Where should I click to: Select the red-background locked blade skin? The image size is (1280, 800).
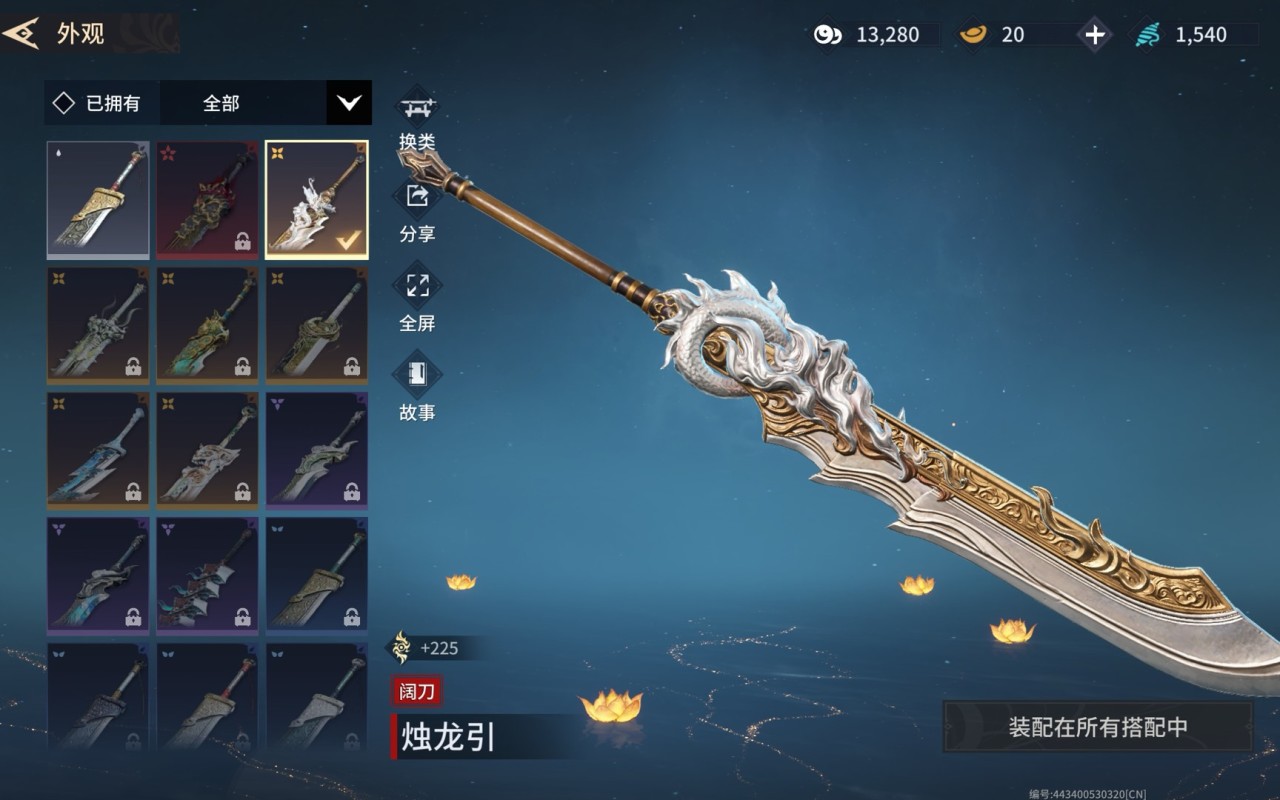pyautogui.click(x=207, y=199)
